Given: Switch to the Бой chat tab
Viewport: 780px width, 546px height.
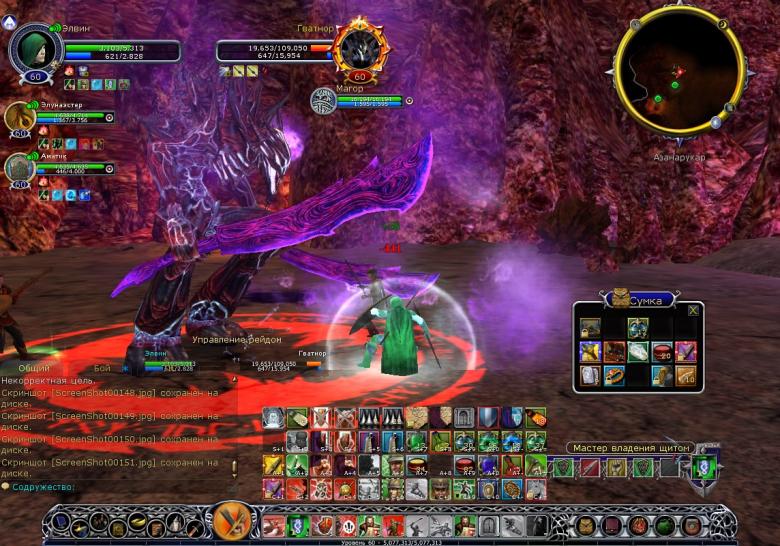Looking at the screenshot, I should 102,368.
